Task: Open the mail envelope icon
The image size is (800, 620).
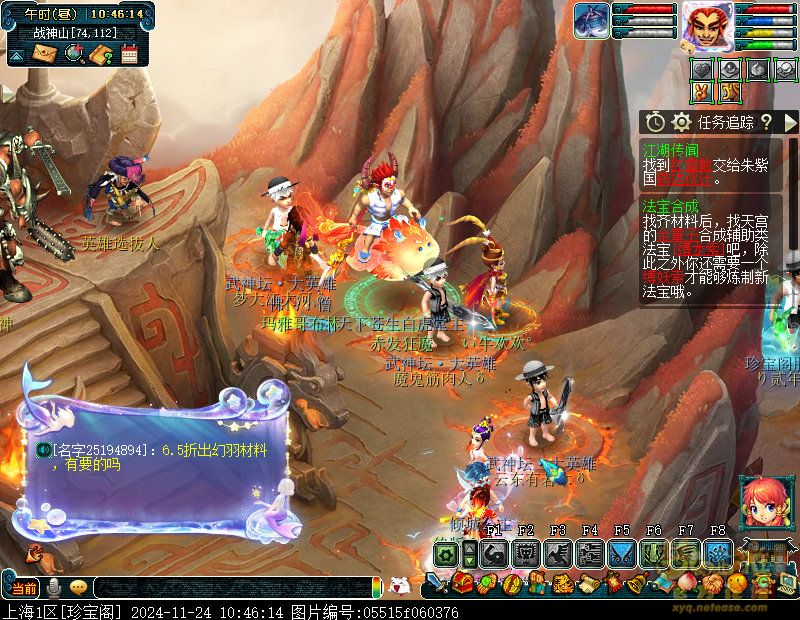Action: coord(45,54)
